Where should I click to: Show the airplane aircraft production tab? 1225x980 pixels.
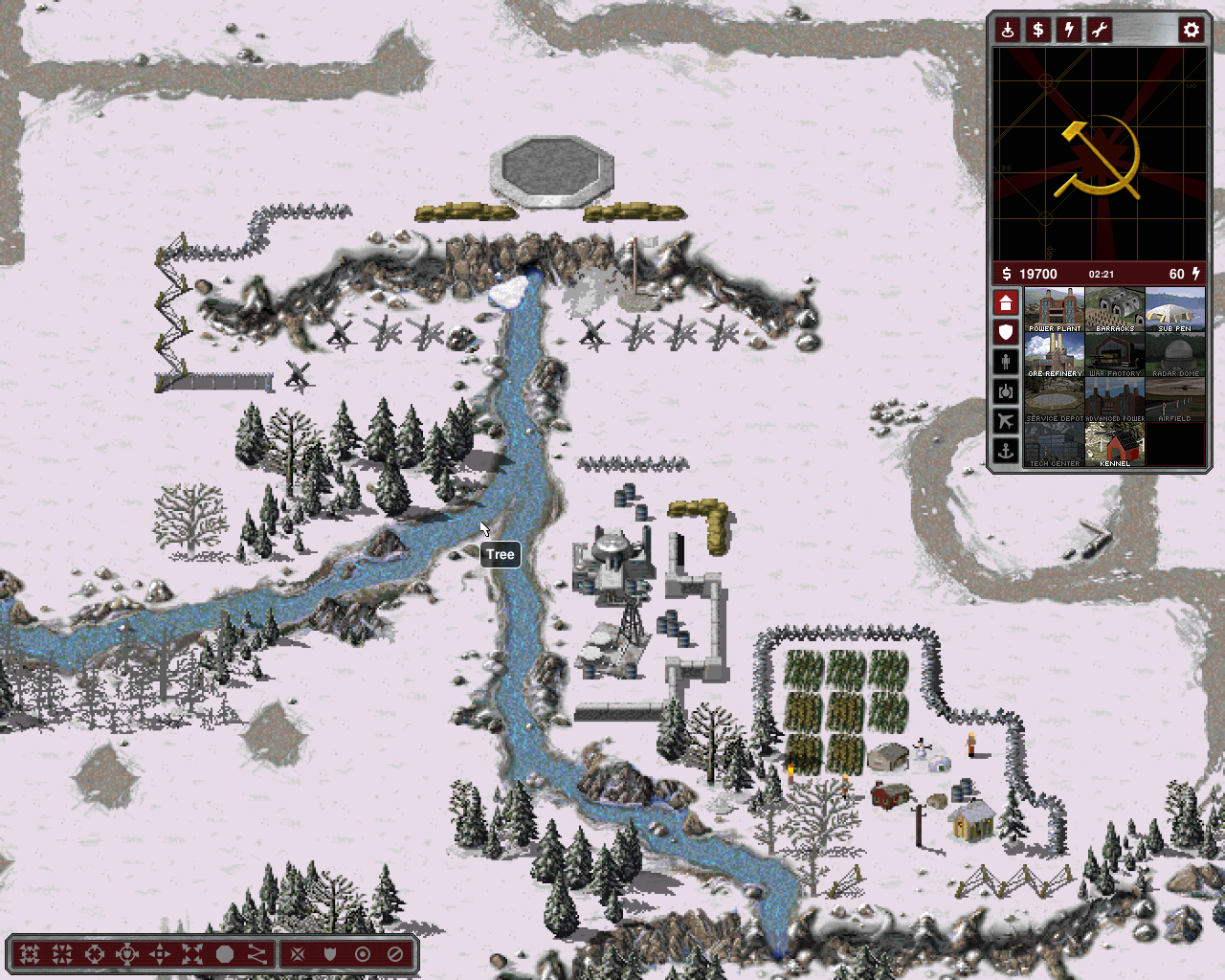point(1005,420)
